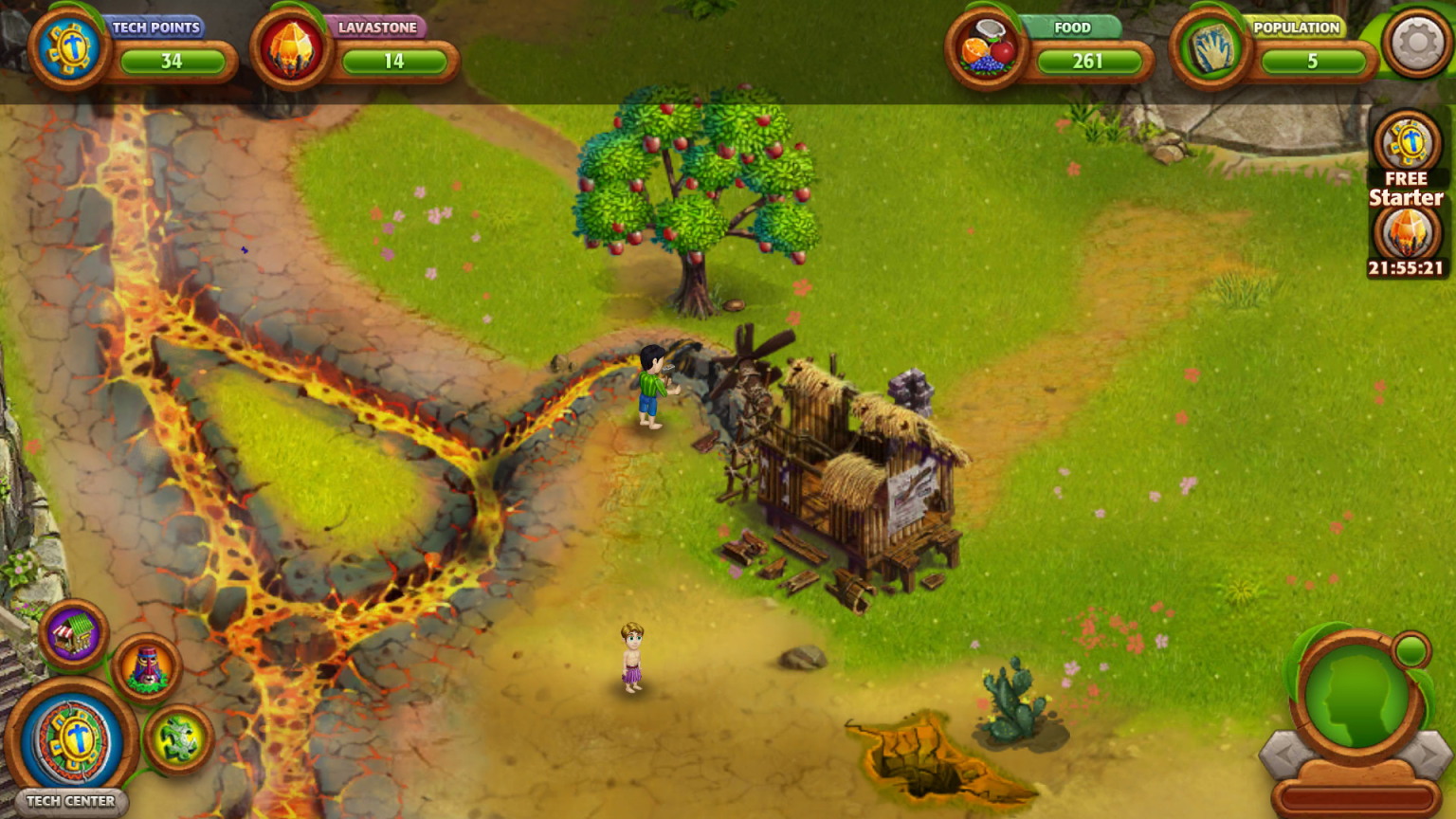Click the damaged thatched hut

[x=853, y=474]
